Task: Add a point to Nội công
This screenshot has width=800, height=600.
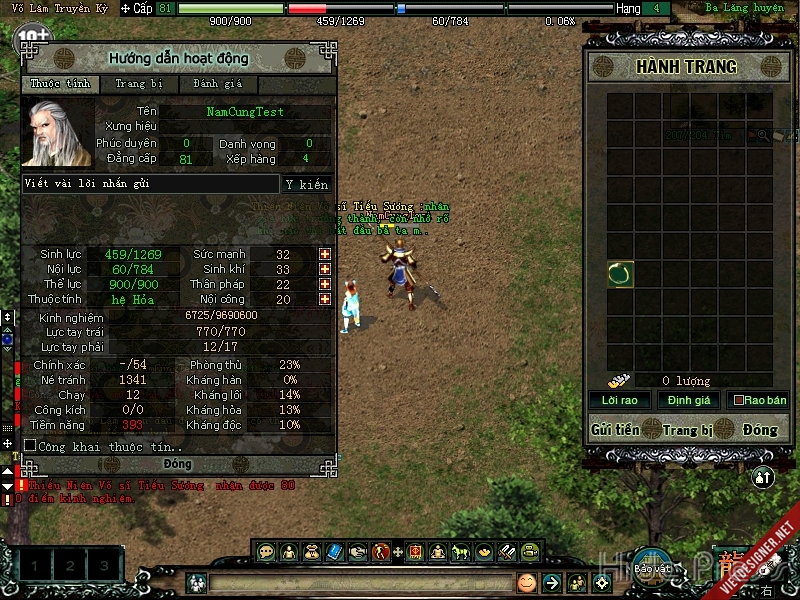Action: 325,299
